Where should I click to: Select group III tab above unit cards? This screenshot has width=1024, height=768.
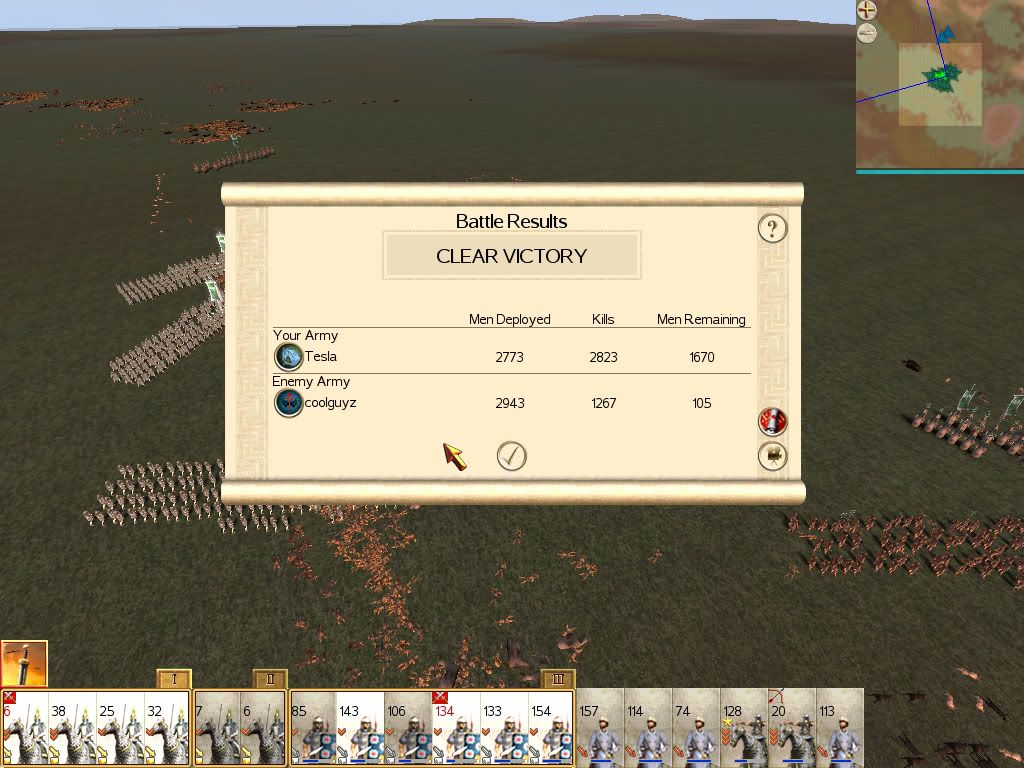click(x=558, y=679)
